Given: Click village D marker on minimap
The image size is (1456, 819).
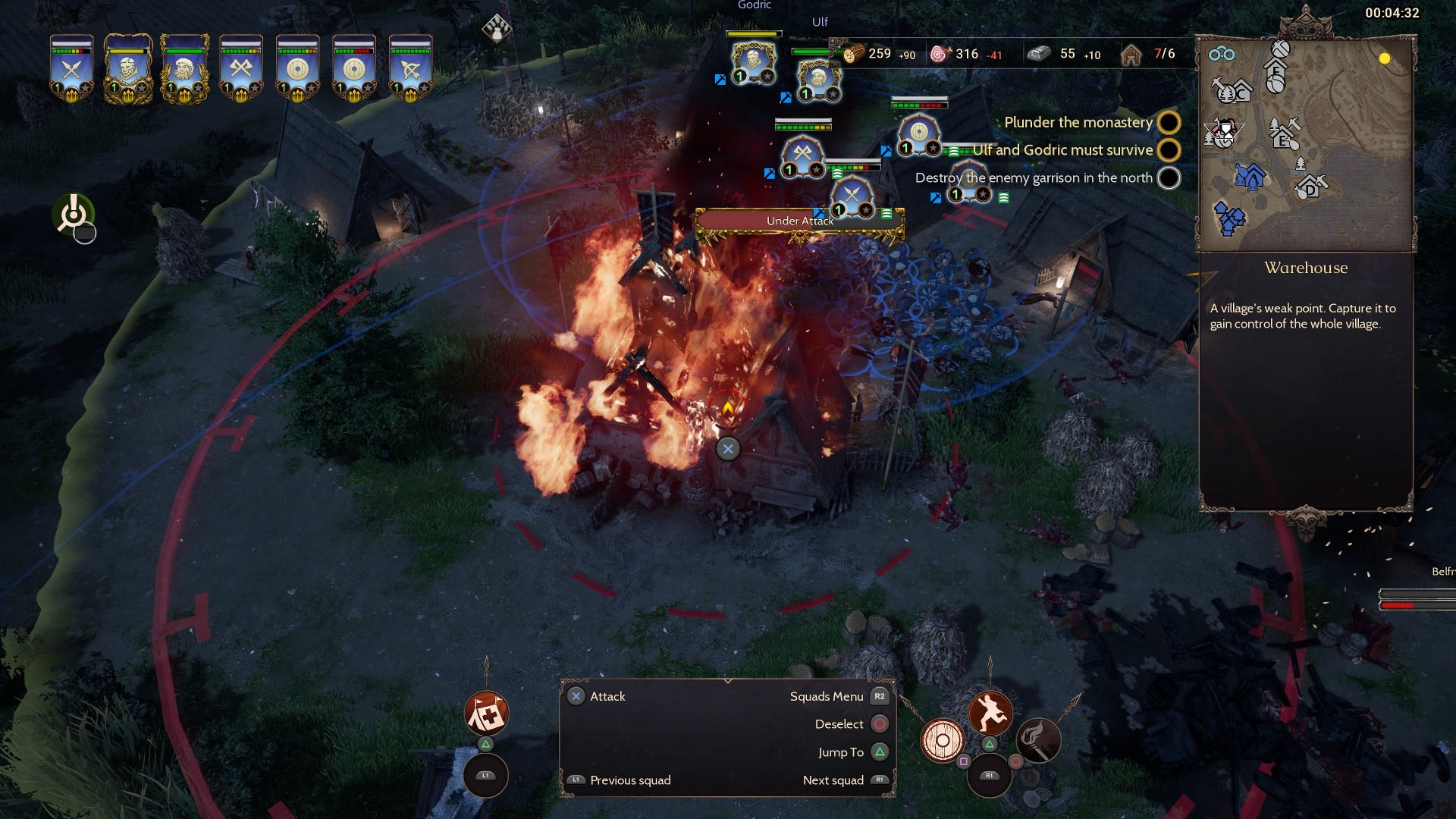Looking at the screenshot, I should [x=1311, y=187].
